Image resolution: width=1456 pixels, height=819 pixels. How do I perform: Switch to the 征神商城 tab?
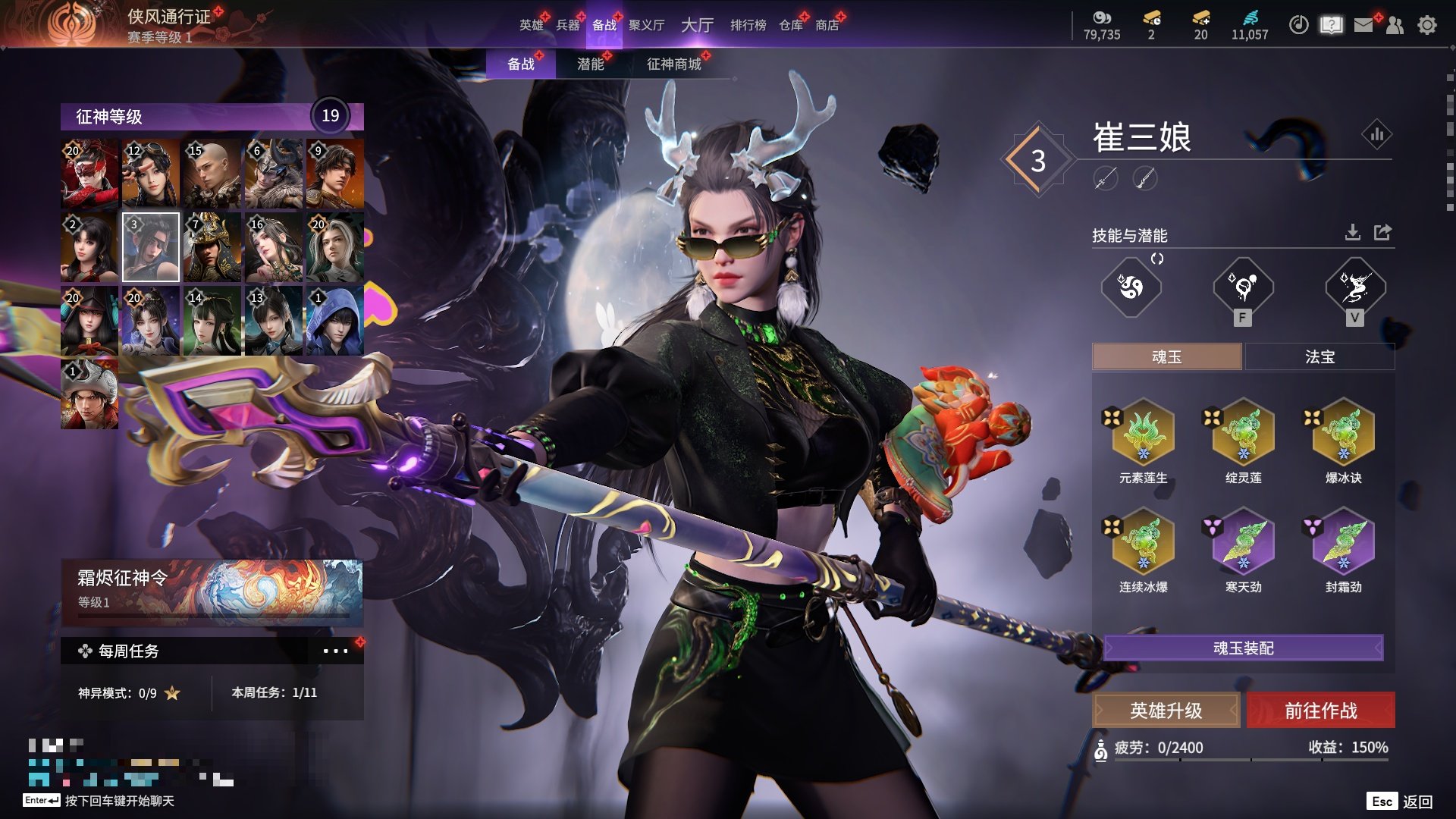coord(673,64)
